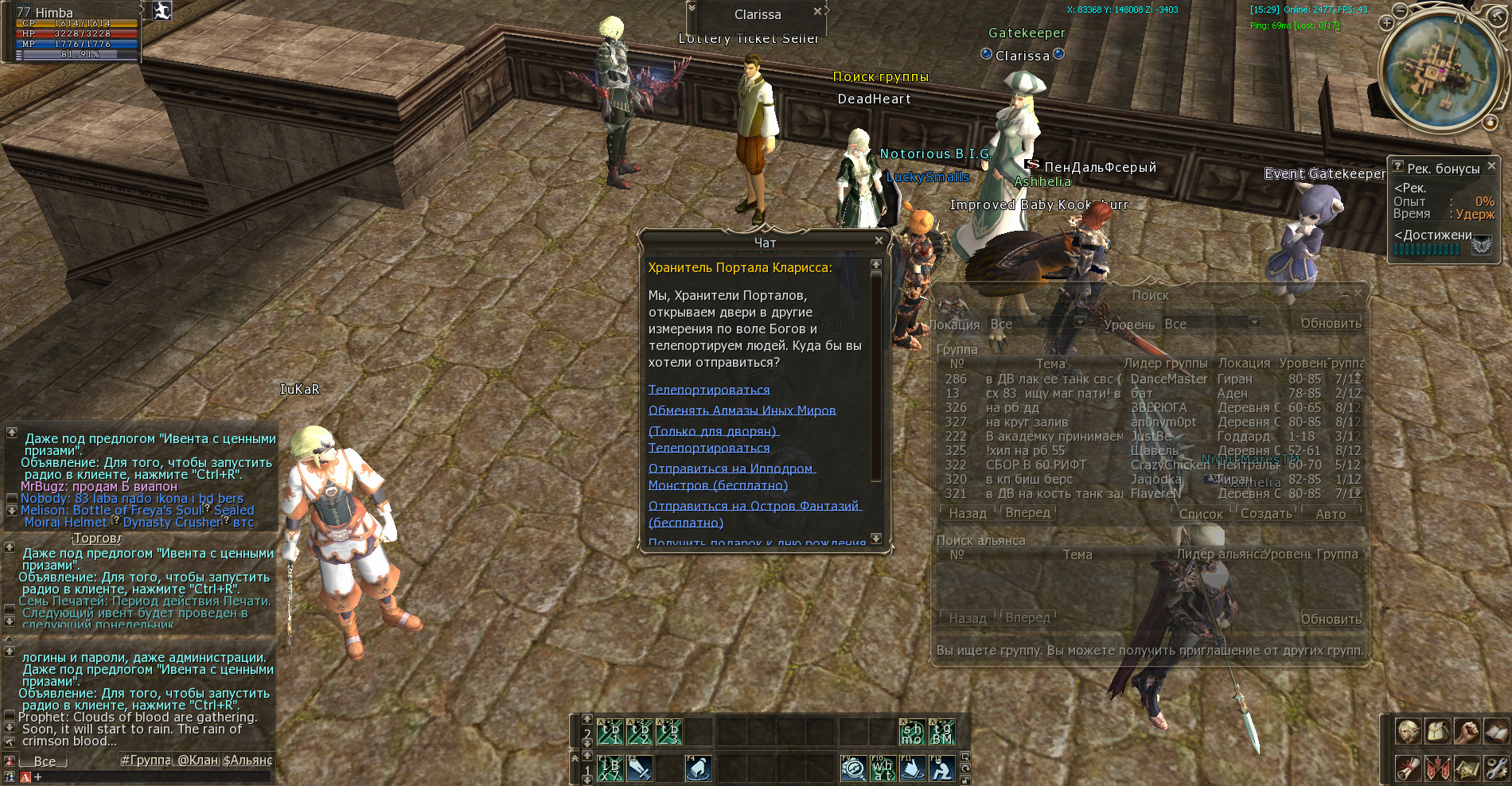Activate the F12 sit/stand action slot
The width and height of the screenshot is (1512, 786).
click(x=942, y=769)
